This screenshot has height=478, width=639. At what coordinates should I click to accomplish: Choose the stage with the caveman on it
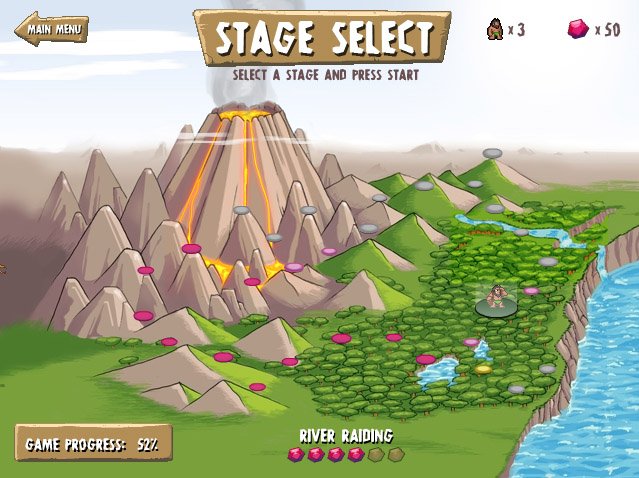497,304
